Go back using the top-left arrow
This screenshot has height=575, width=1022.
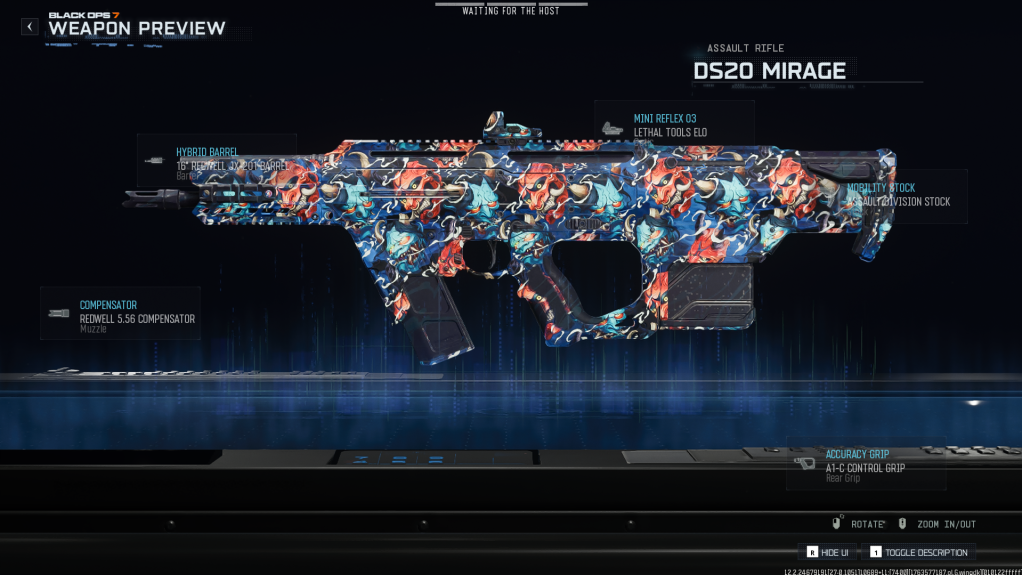point(30,27)
